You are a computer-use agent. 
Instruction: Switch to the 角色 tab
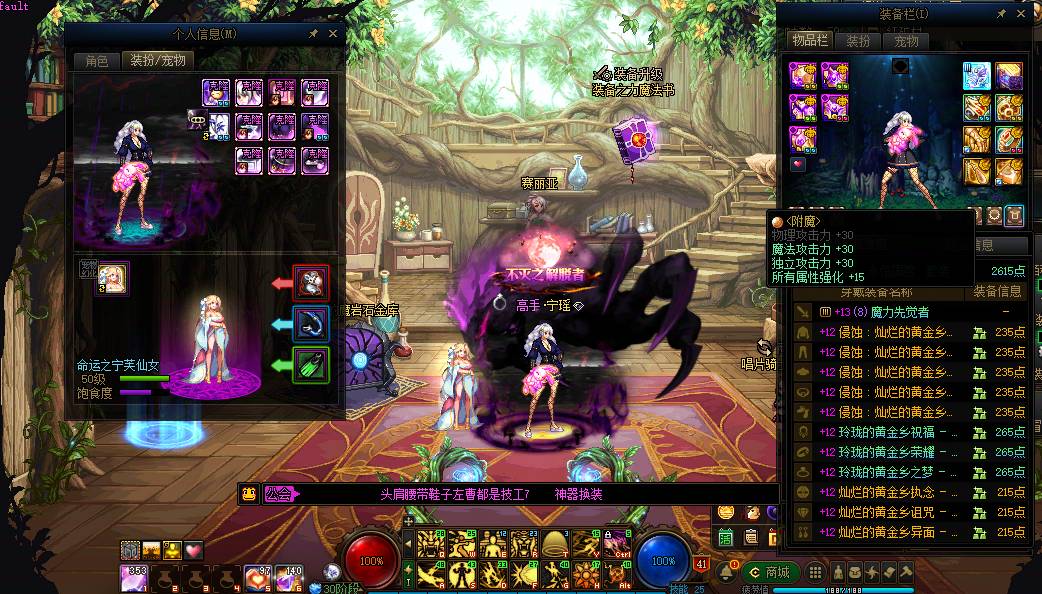pos(96,60)
